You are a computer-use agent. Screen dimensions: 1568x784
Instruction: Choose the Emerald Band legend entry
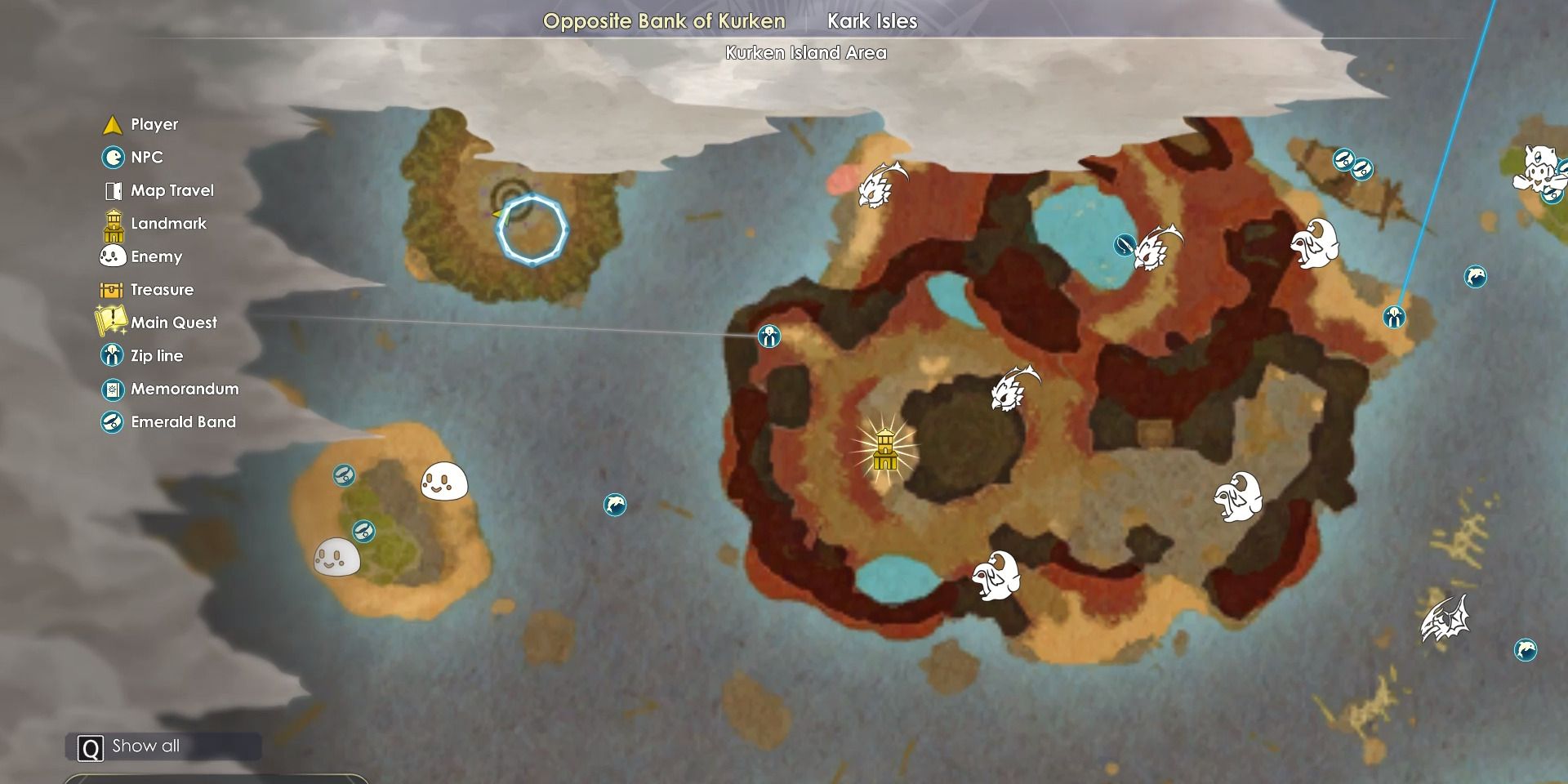click(x=183, y=422)
